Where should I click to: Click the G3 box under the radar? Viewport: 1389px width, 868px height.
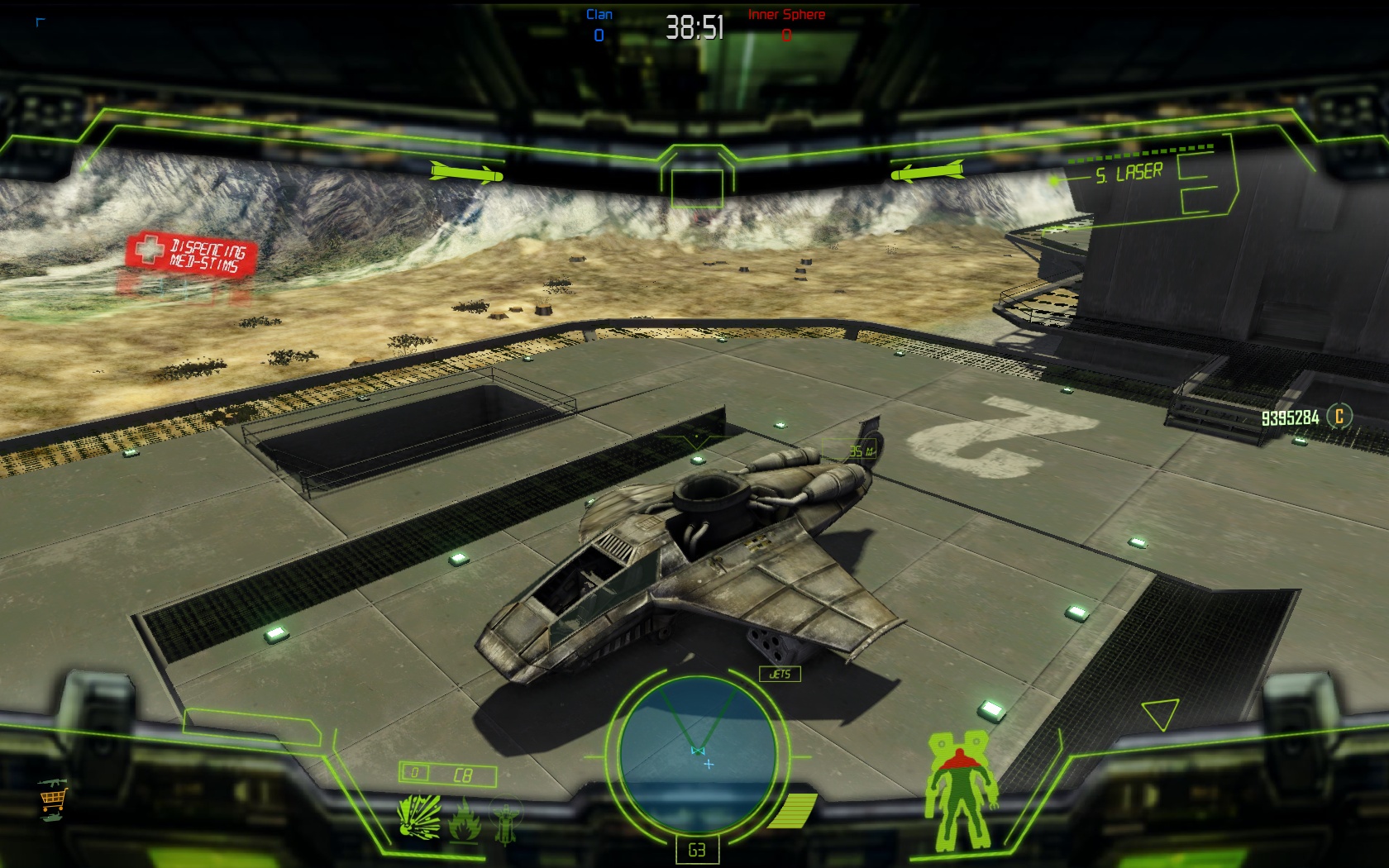click(x=697, y=850)
